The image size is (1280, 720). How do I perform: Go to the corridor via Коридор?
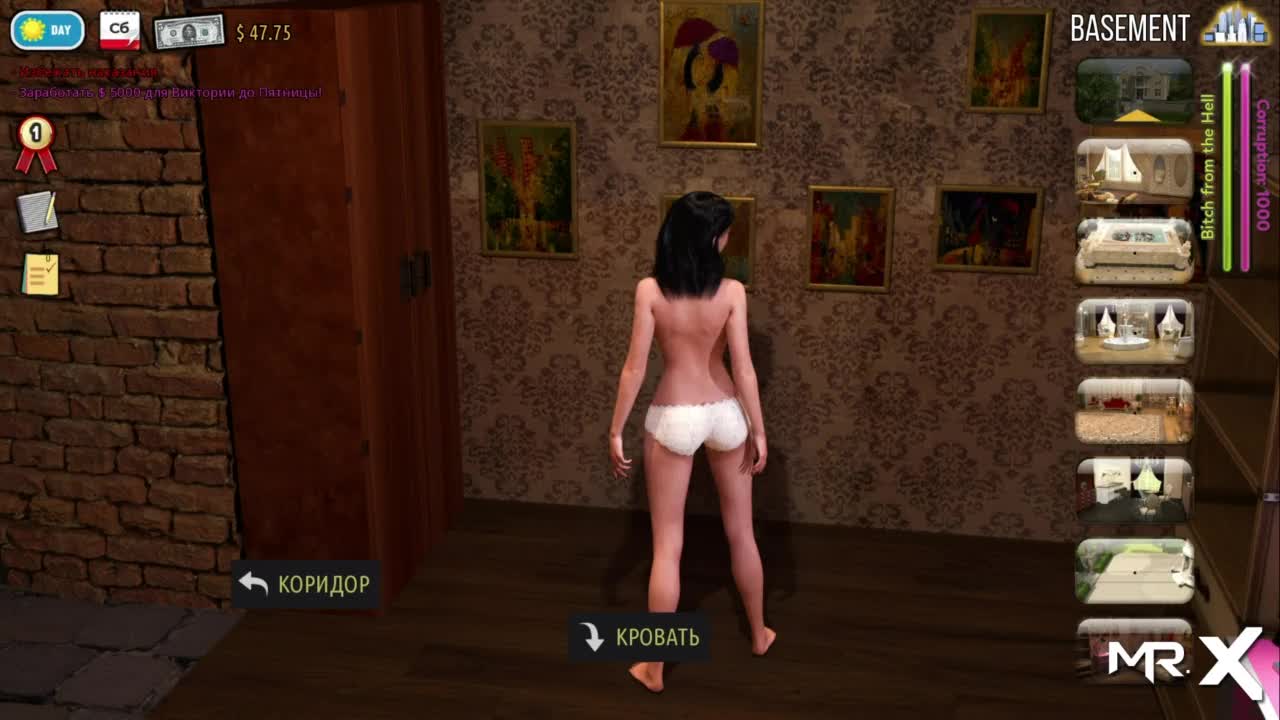[305, 584]
